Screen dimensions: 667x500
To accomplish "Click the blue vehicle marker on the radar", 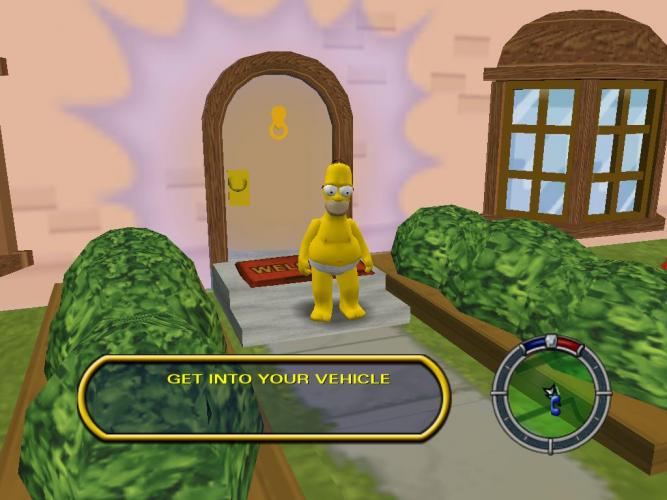I will coord(554,406).
